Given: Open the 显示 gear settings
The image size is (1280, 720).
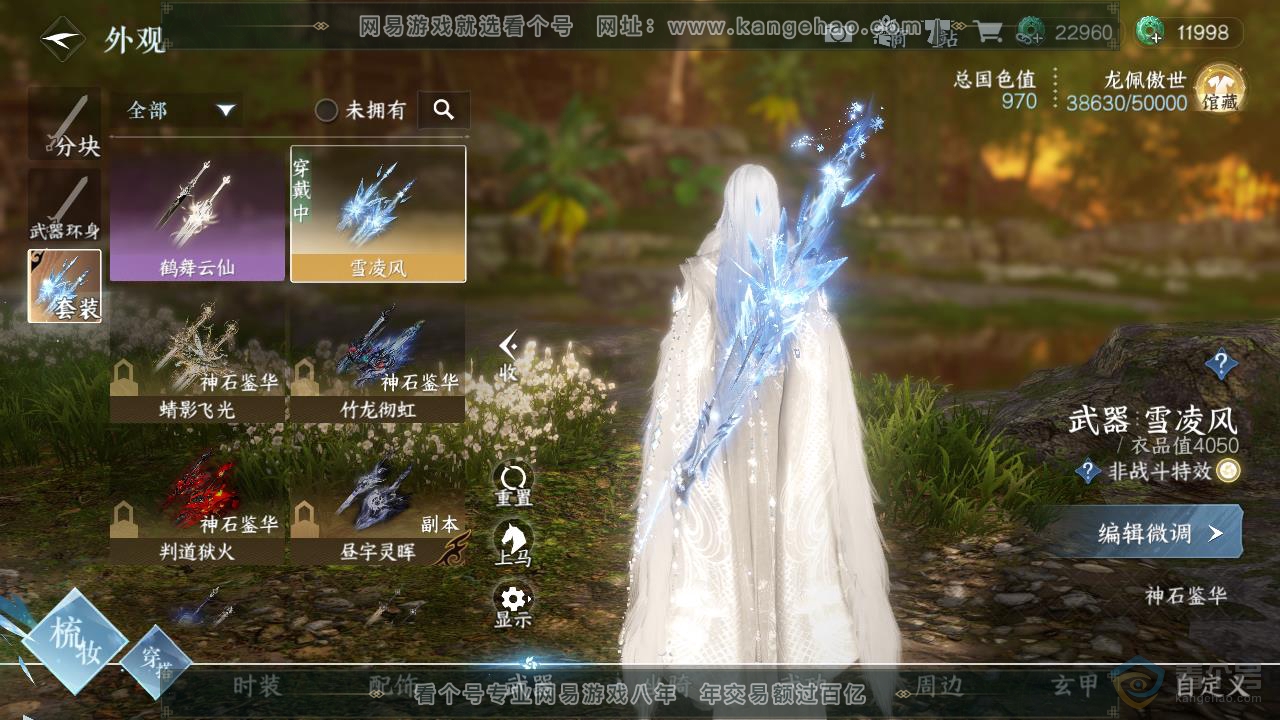Looking at the screenshot, I should [513, 605].
